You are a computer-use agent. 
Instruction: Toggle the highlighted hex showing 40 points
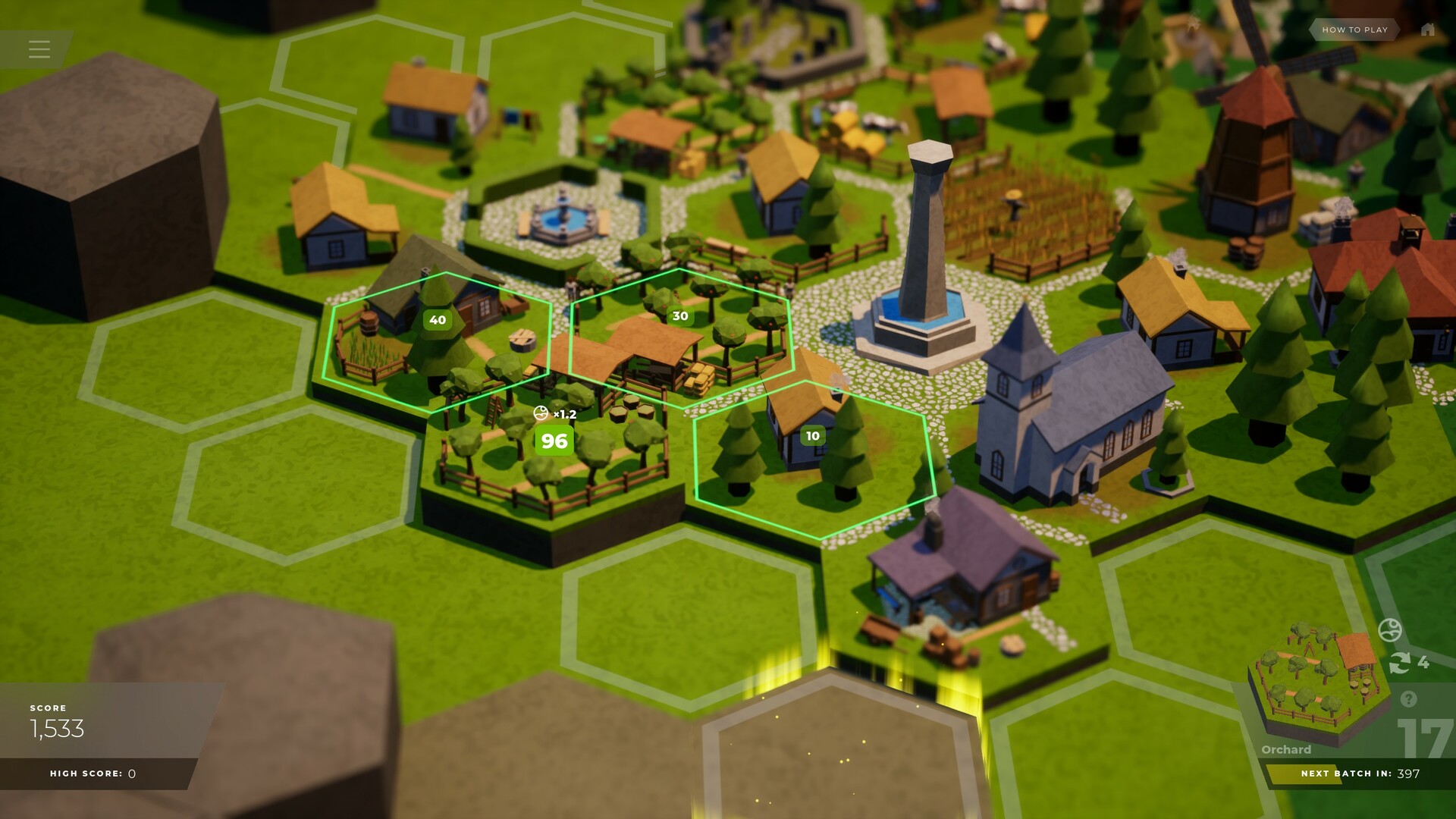(x=438, y=320)
